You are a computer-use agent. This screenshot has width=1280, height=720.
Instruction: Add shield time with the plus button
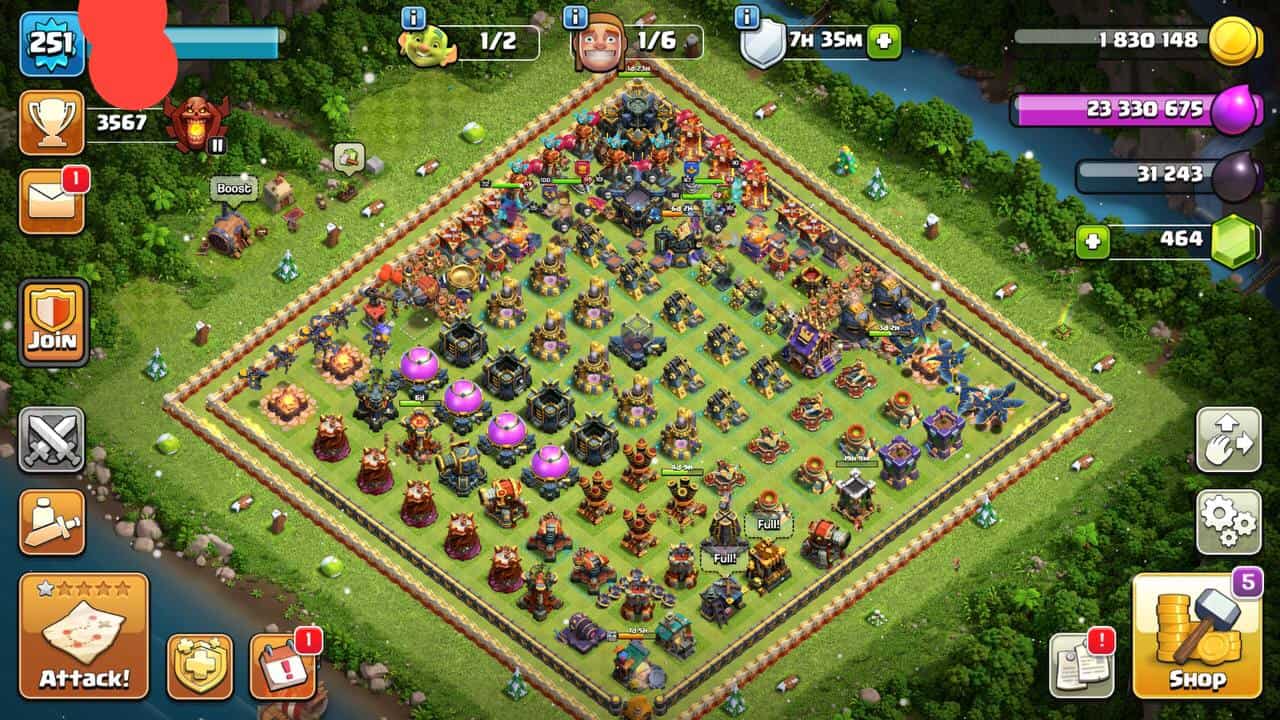pos(884,42)
